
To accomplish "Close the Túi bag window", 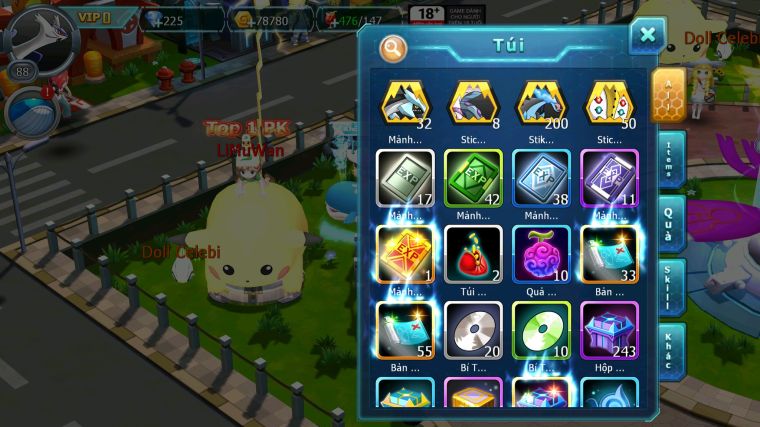I will point(647,36).
